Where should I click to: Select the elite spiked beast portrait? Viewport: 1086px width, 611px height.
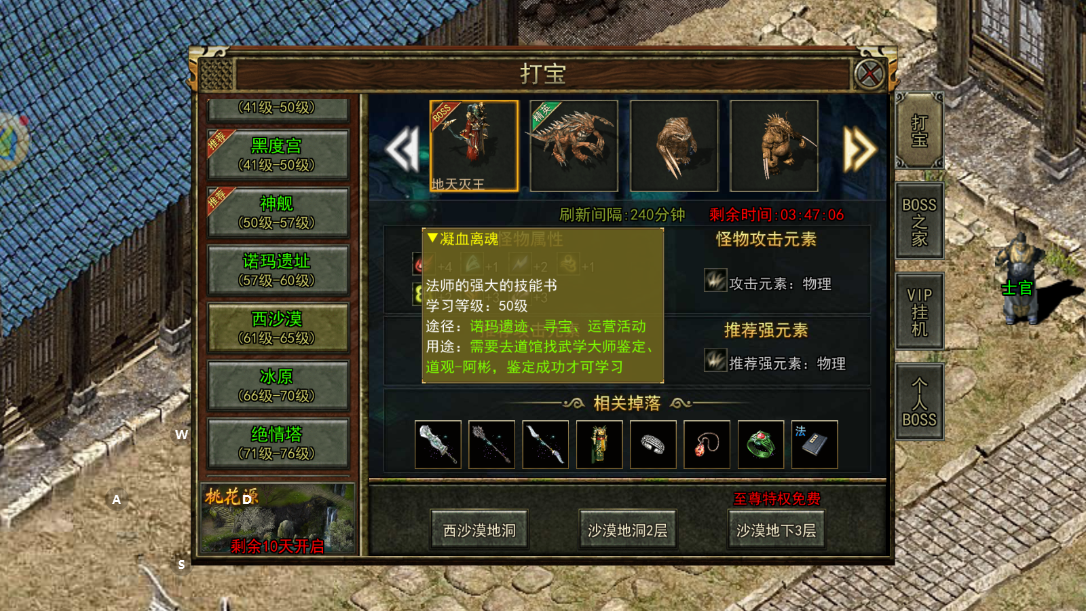[x=573, y=146]
